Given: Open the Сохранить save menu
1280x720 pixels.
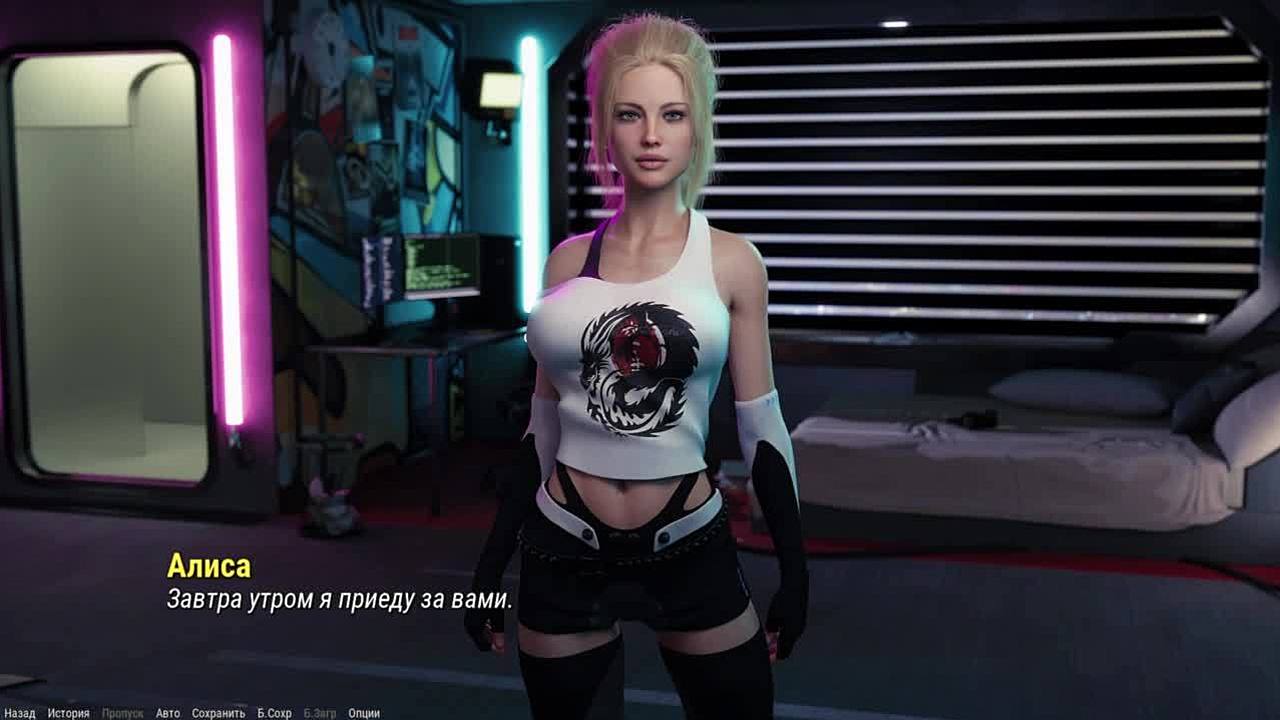Looking at the screenshot, I should (x=218, y=713).
